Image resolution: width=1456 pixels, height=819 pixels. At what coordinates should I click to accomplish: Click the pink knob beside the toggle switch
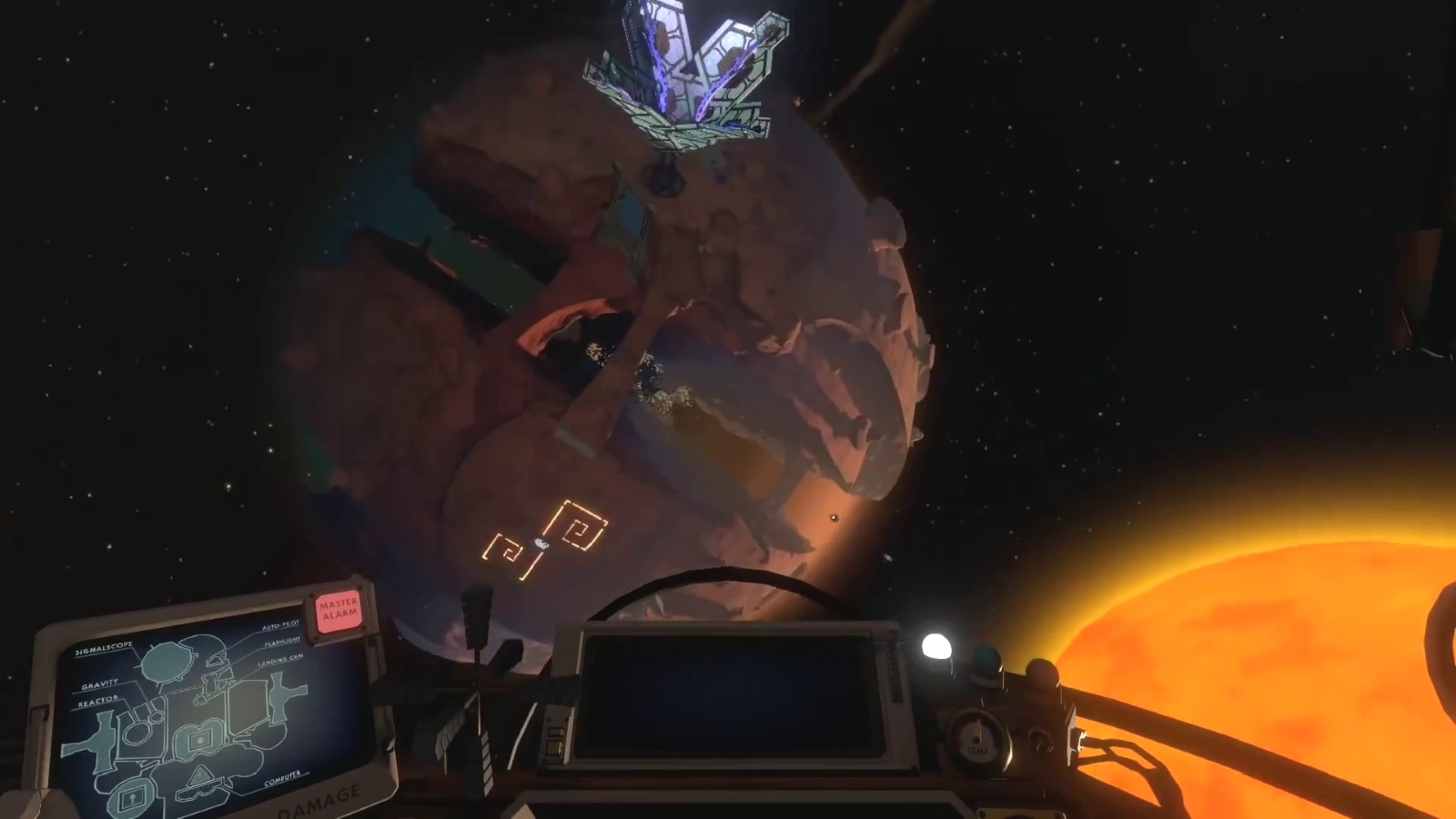1041,672
